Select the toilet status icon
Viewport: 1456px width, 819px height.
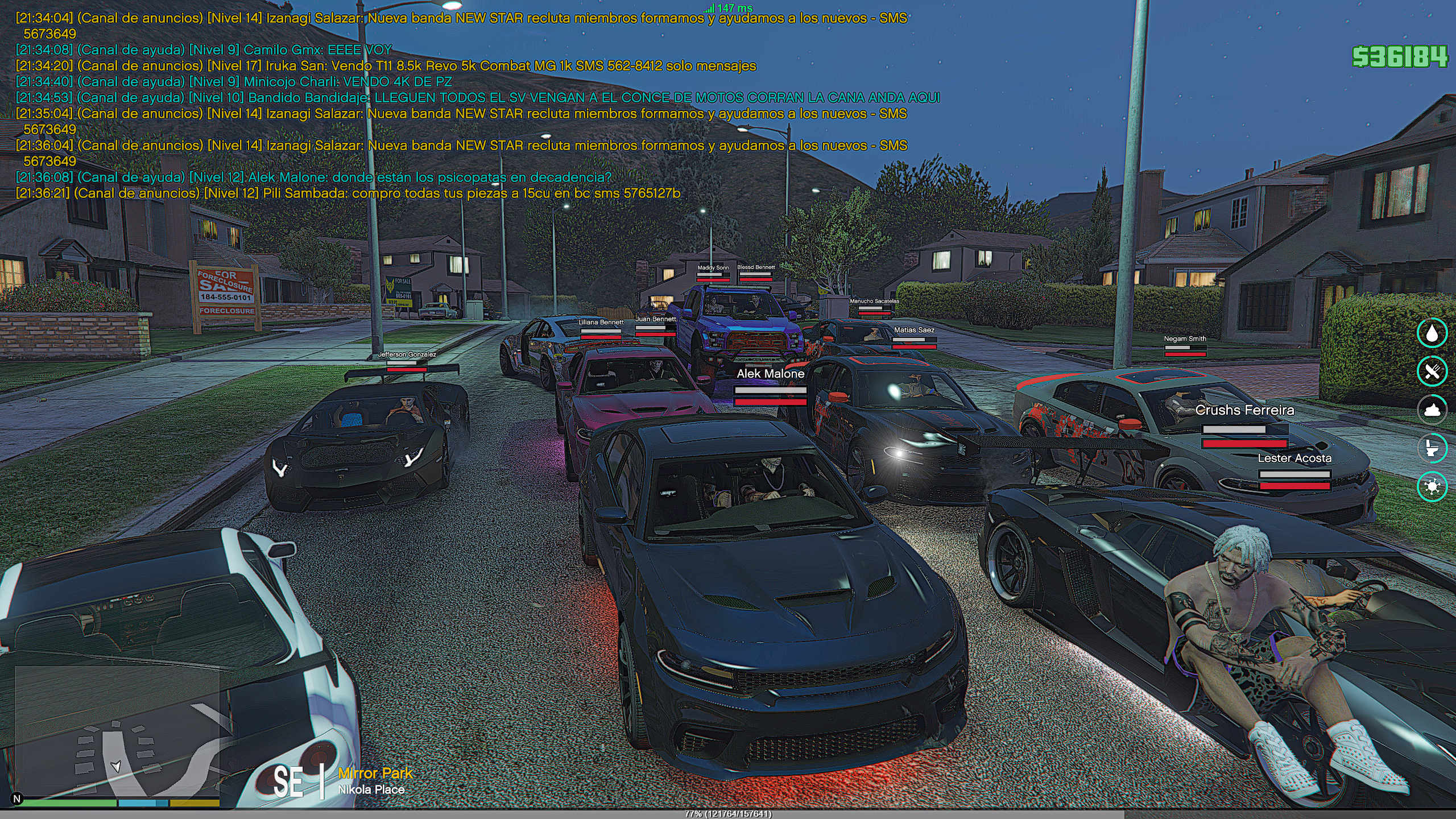click(x=1432, y=448)
